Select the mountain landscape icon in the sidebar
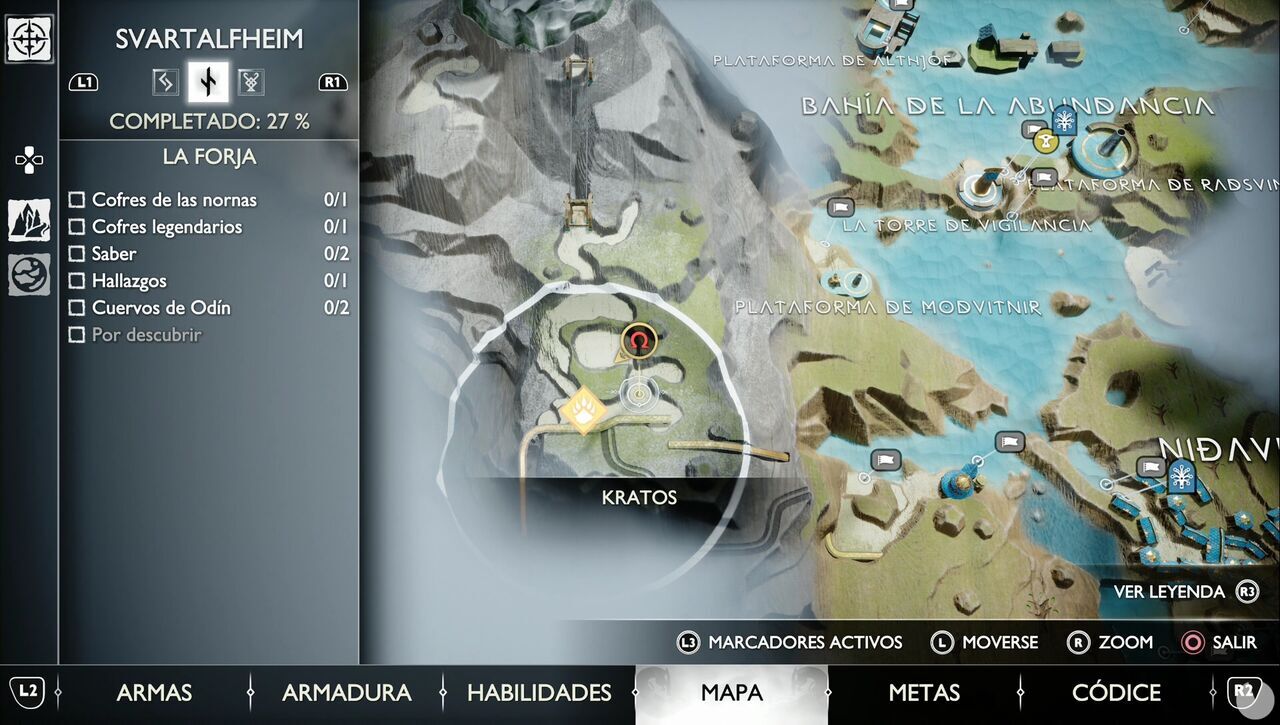The width and height of the screenshot is (1280, 725). click(30, 222)
